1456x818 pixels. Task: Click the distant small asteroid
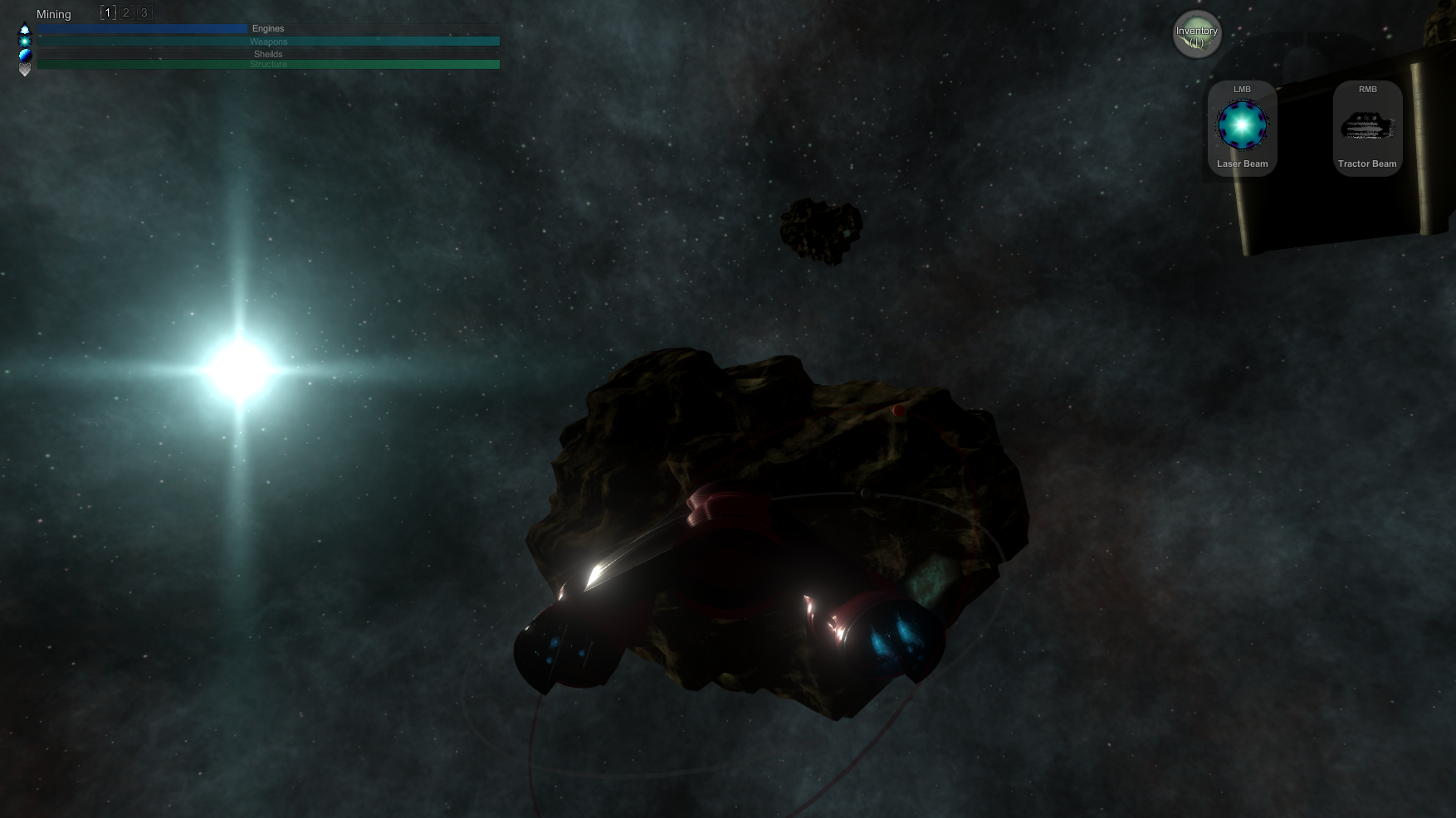tap(820, 232)
